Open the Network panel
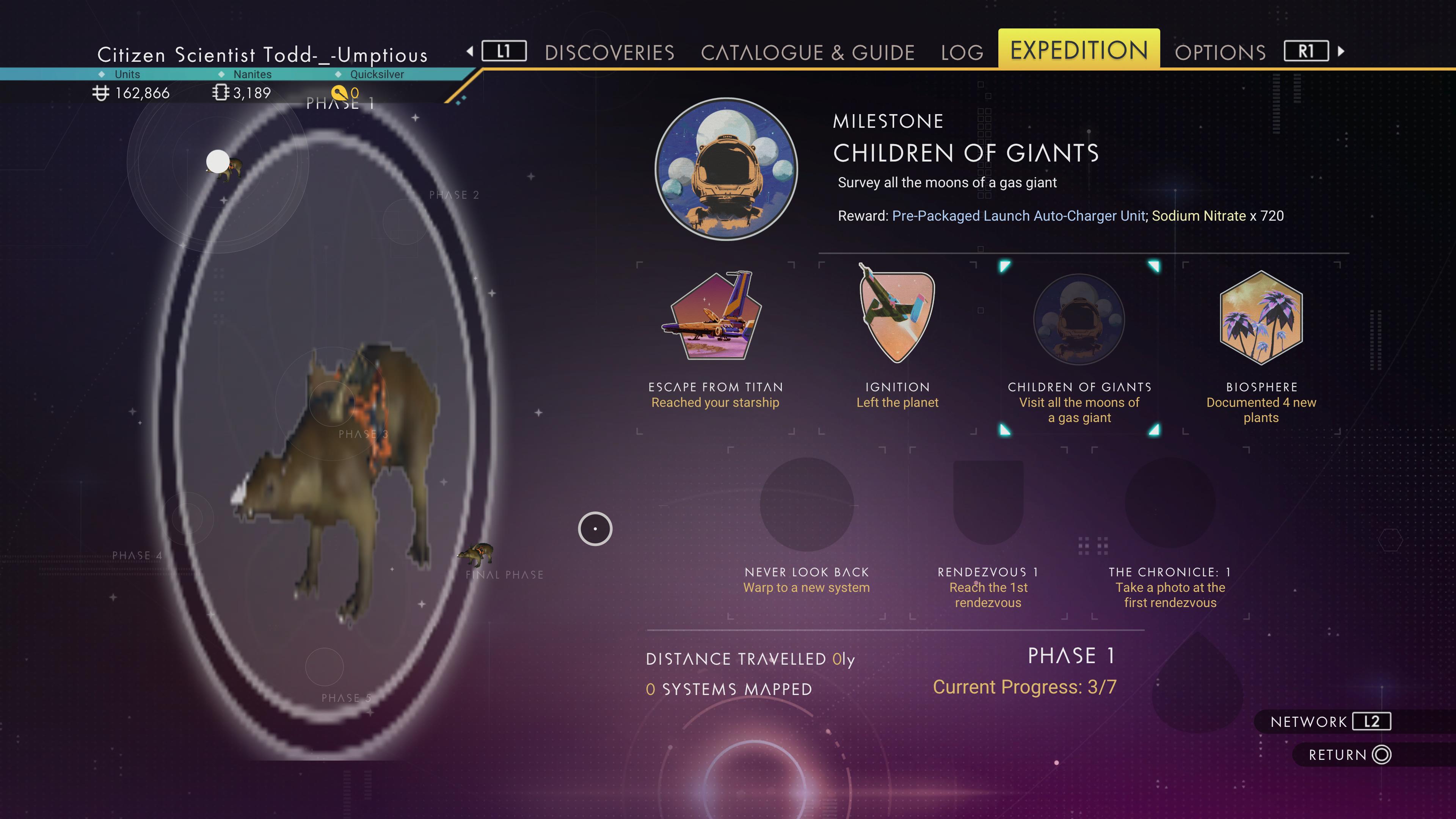 [x=1330, y=722]
